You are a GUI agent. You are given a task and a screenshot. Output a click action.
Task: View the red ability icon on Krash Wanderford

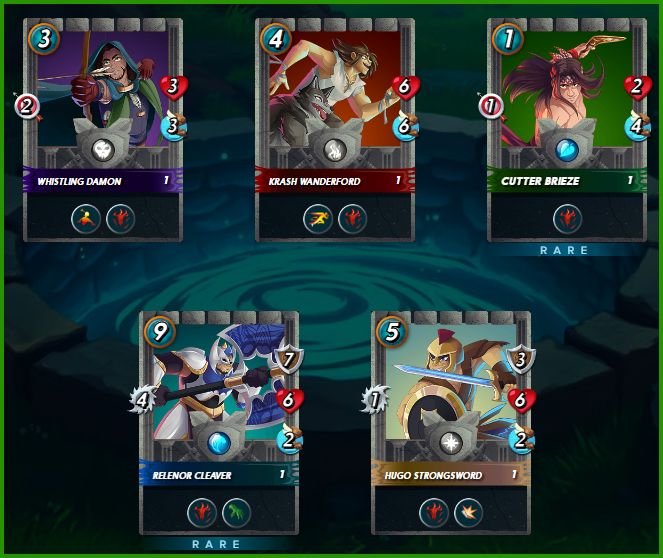(352, 217)
